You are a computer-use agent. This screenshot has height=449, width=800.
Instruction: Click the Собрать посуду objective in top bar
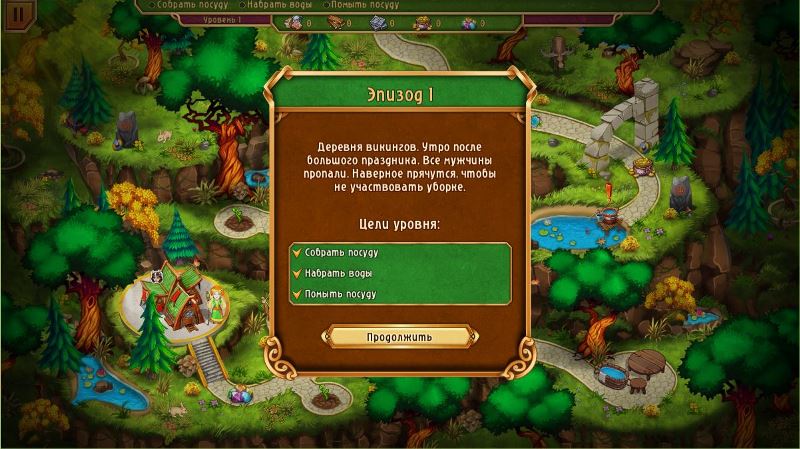pos(193,5)
